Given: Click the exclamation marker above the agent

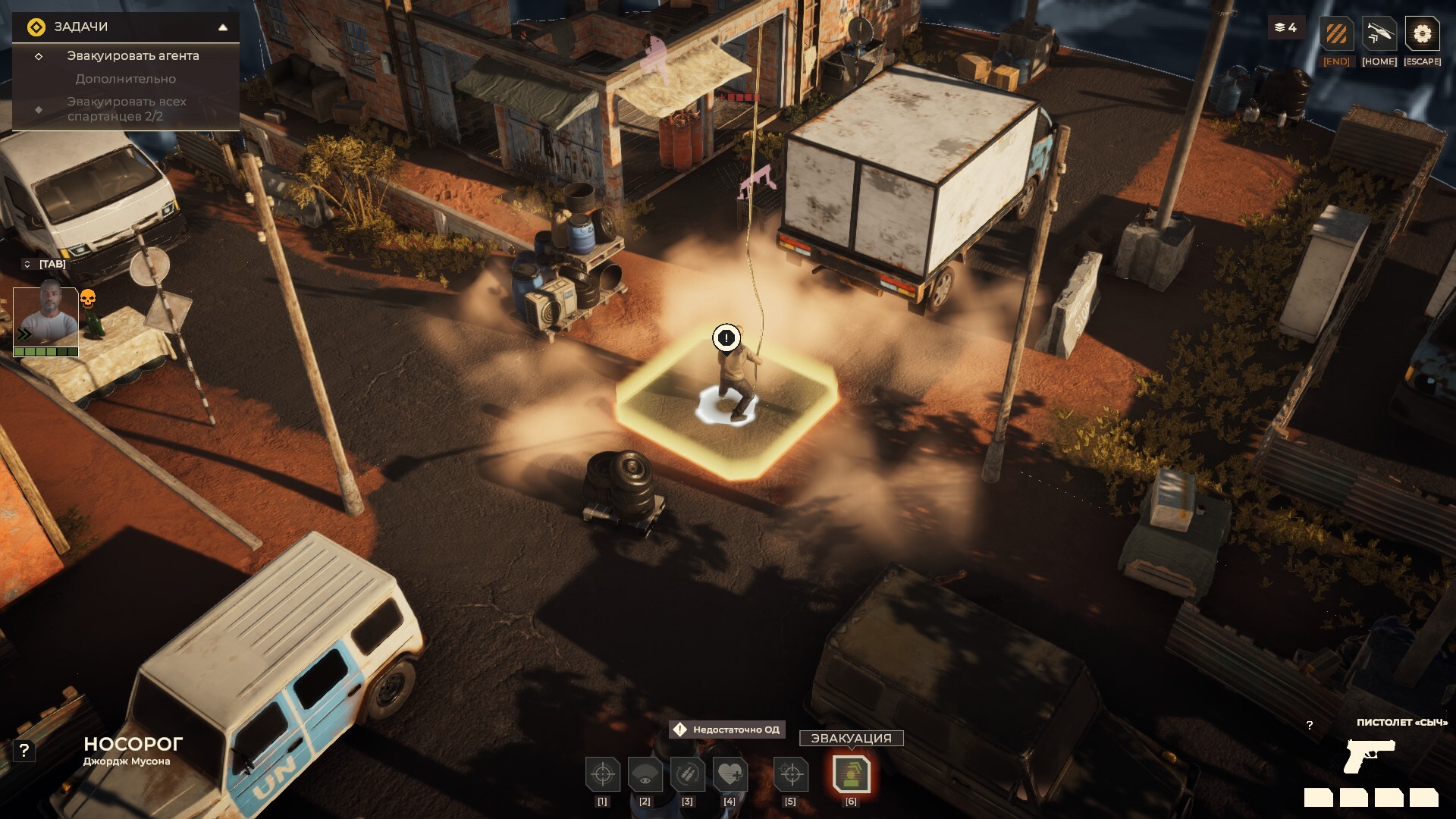Looking at the screenshot, I should (726, 338).
